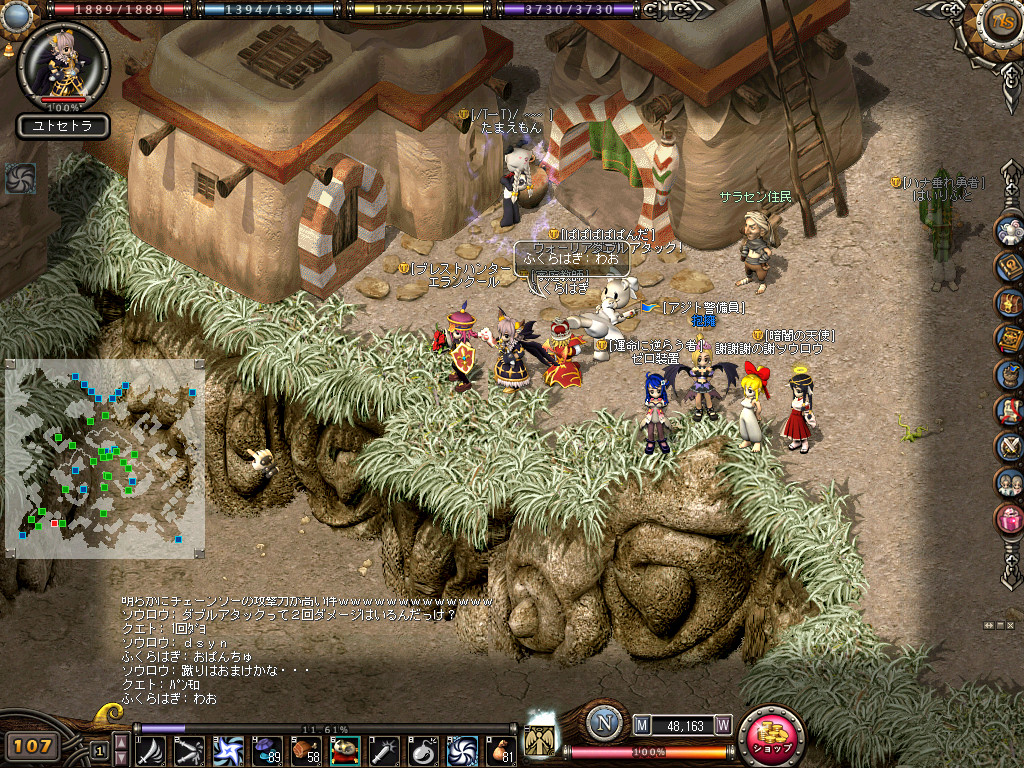The height and width of the screenshot is (768, 1024).
Task: Open the crossed swords menu icon
Action: [1009, 446]
